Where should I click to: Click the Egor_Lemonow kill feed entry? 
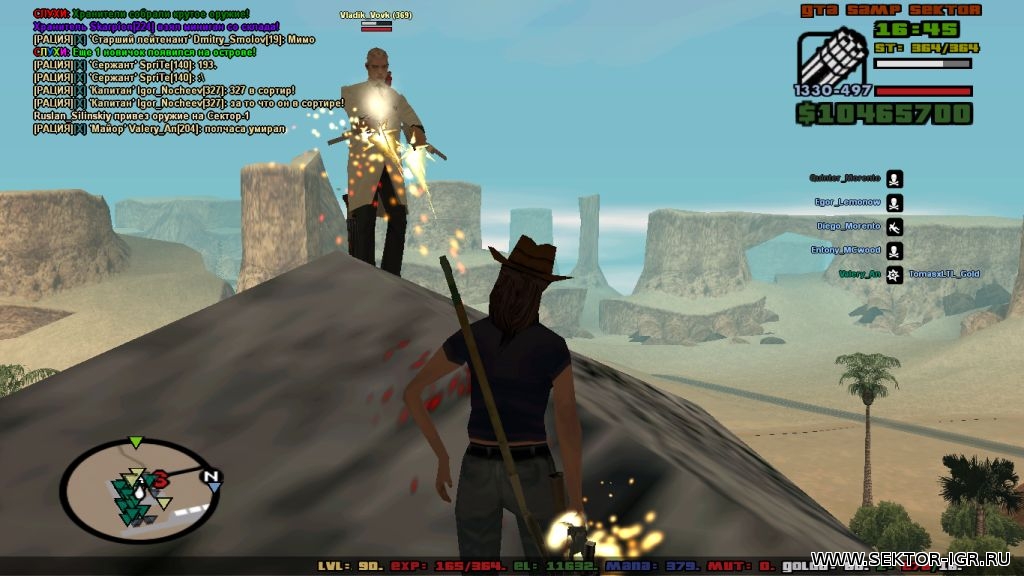(x=847, y=202)
